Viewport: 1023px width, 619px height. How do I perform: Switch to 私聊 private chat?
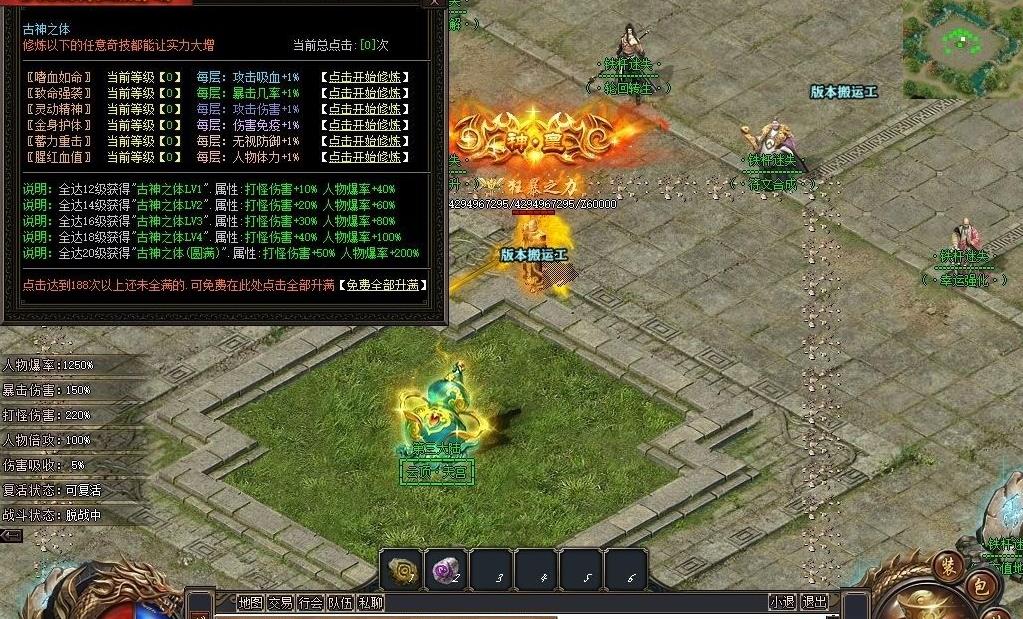370,602
